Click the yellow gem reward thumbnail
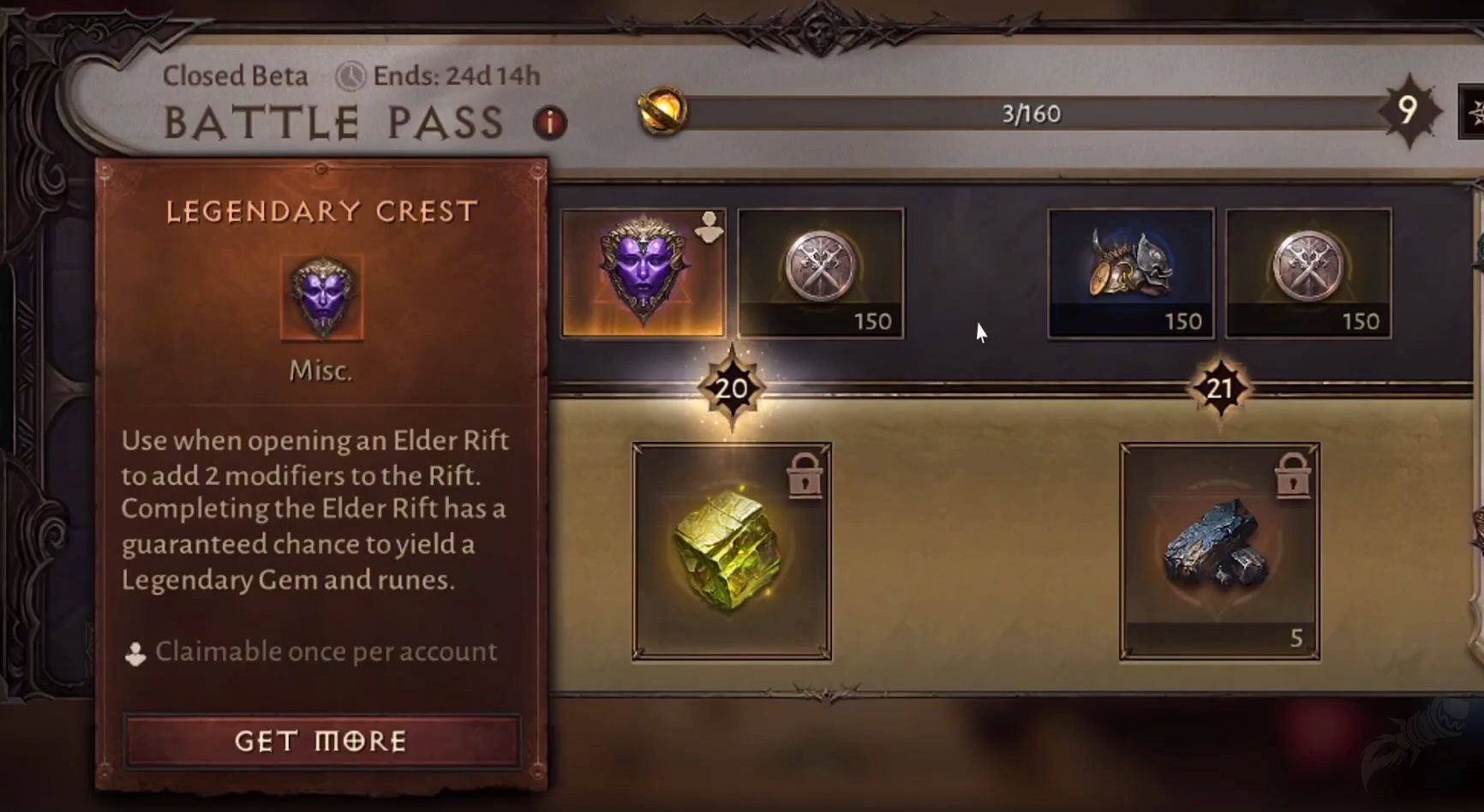 731,552
